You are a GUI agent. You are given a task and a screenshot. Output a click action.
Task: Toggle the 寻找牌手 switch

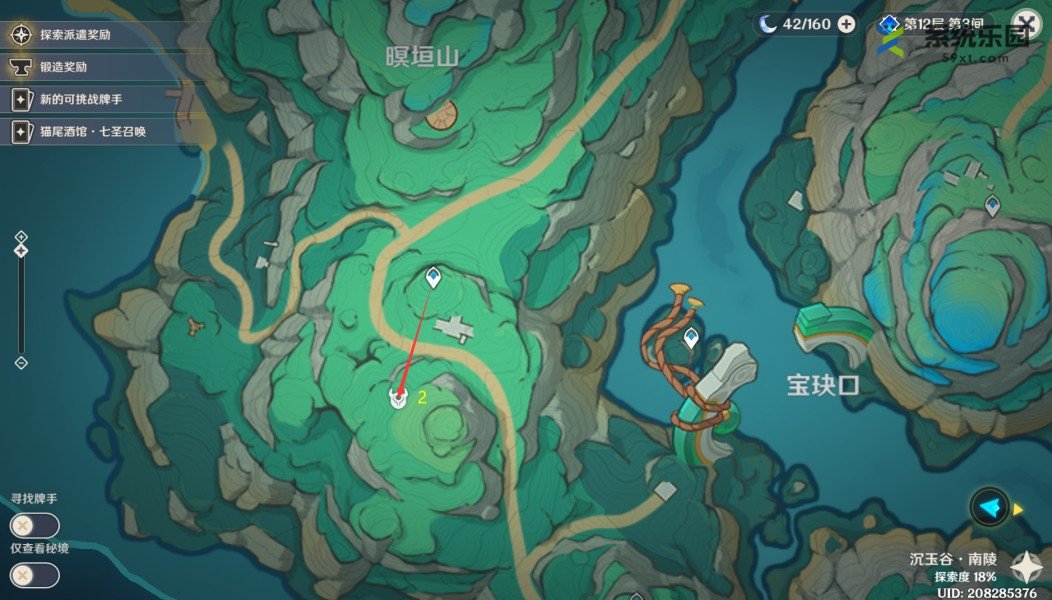pos(34,525)
